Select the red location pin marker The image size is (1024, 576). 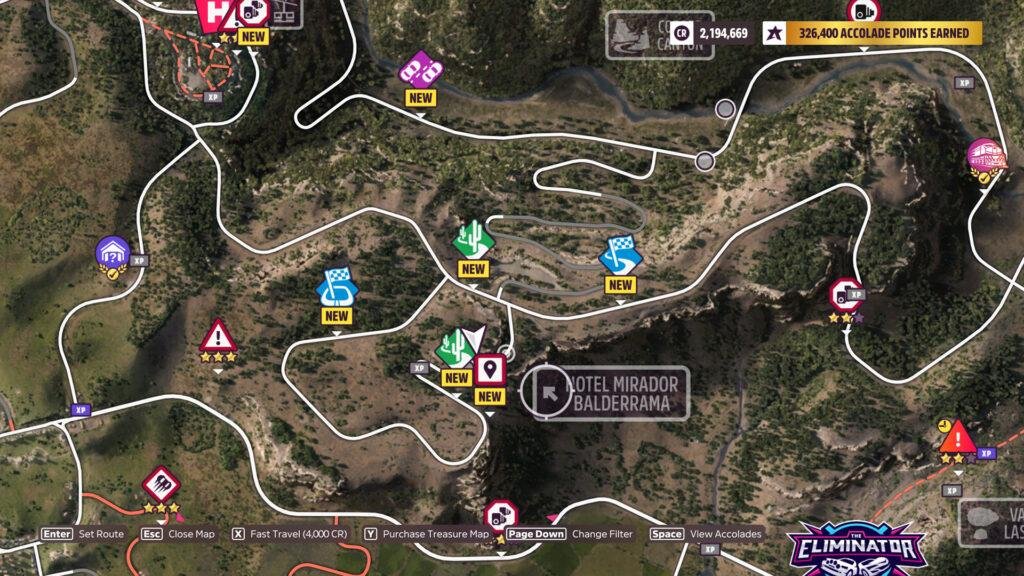[489, 369]
